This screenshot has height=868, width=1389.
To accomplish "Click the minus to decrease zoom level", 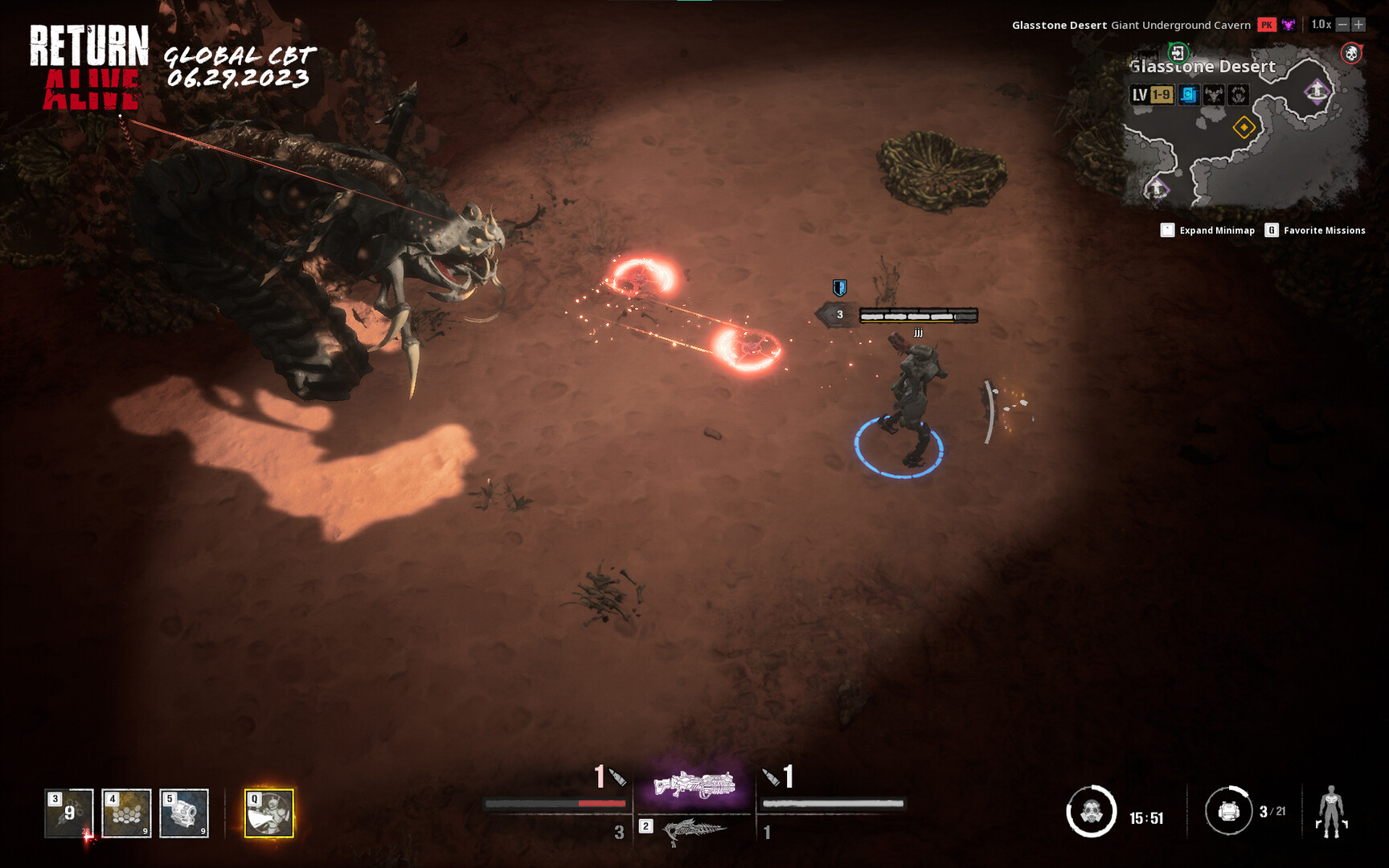I will [1343, 24].
